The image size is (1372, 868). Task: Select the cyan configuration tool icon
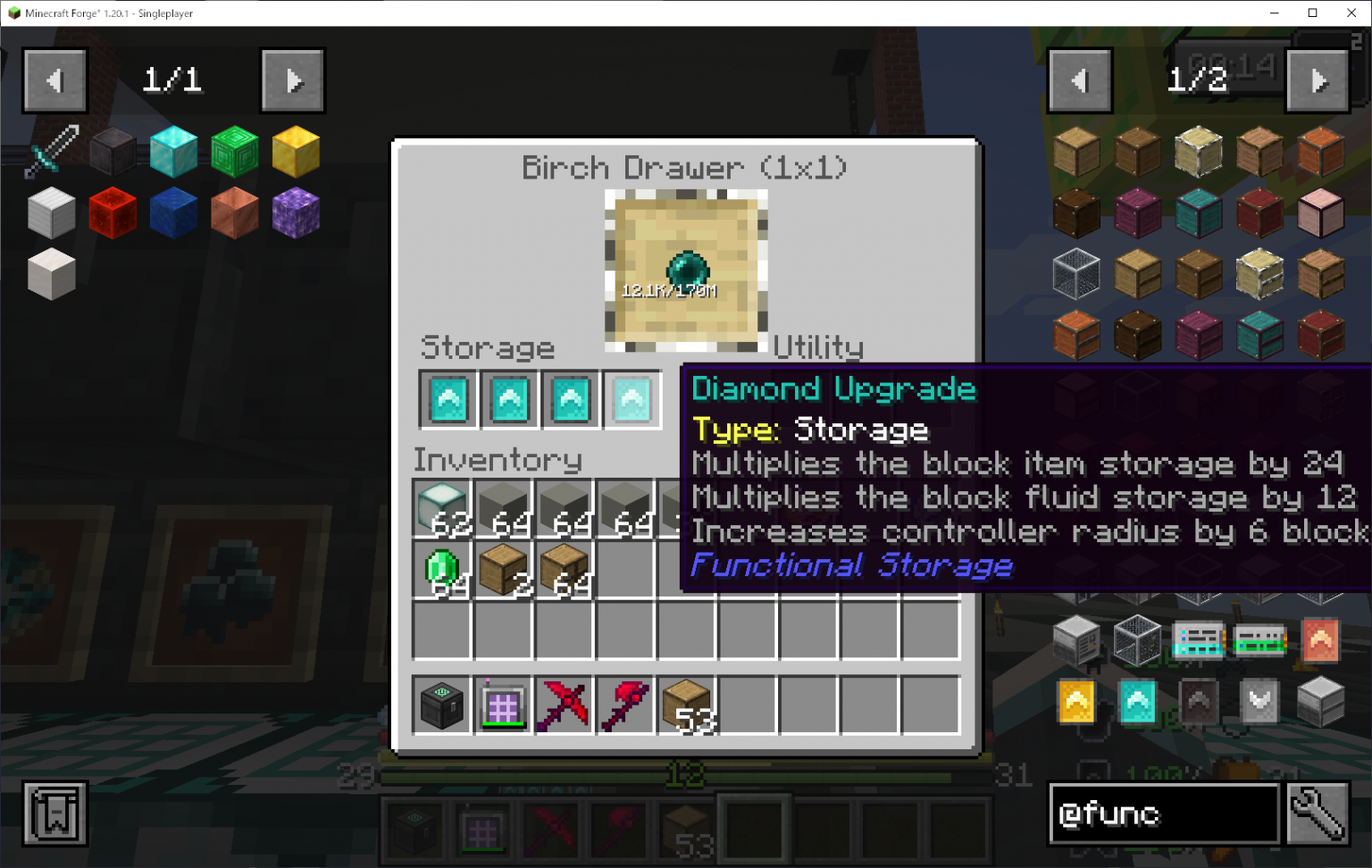point(1198,641)
